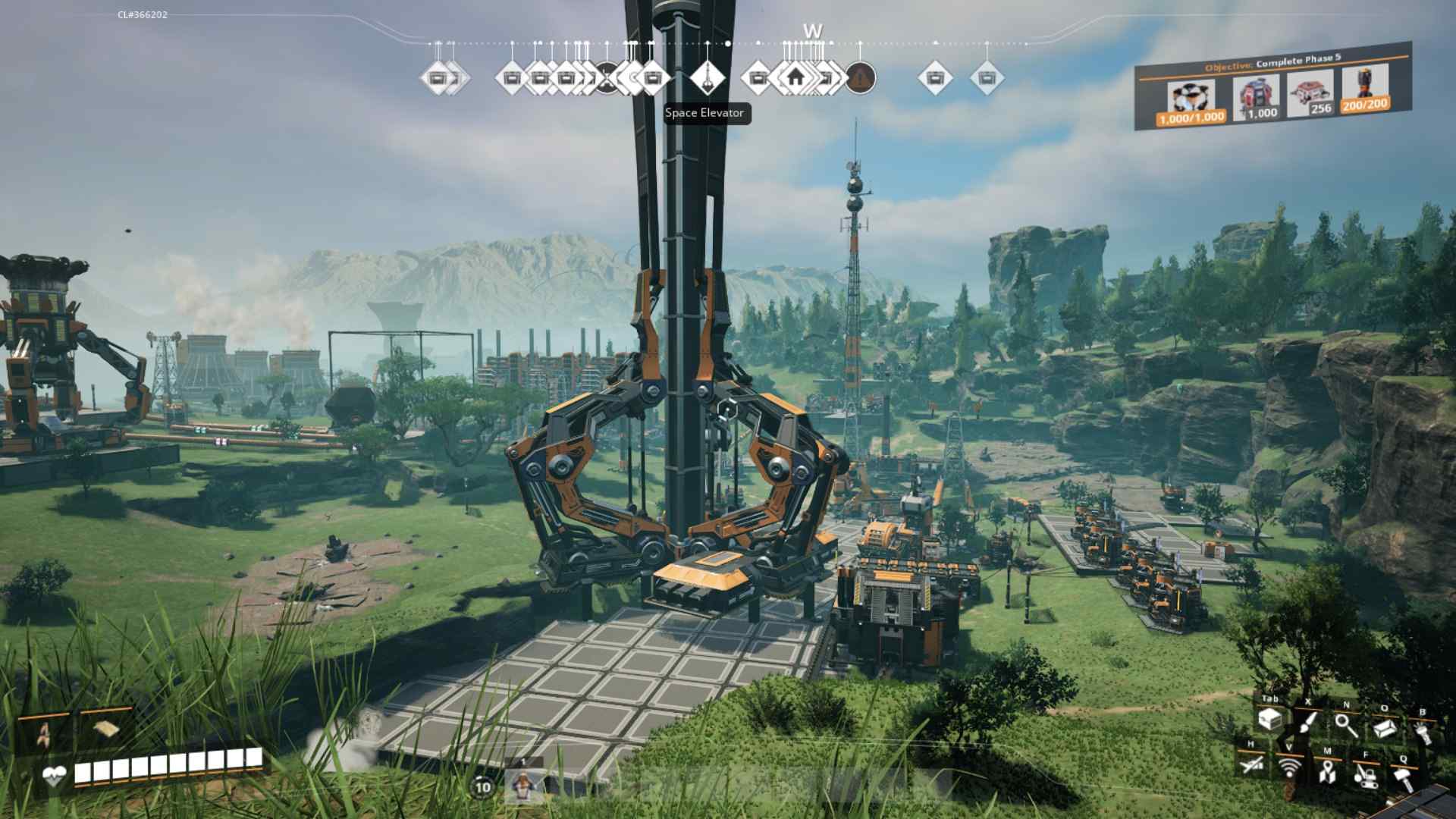Select the HUB home marker on the compass

[795, 77]
